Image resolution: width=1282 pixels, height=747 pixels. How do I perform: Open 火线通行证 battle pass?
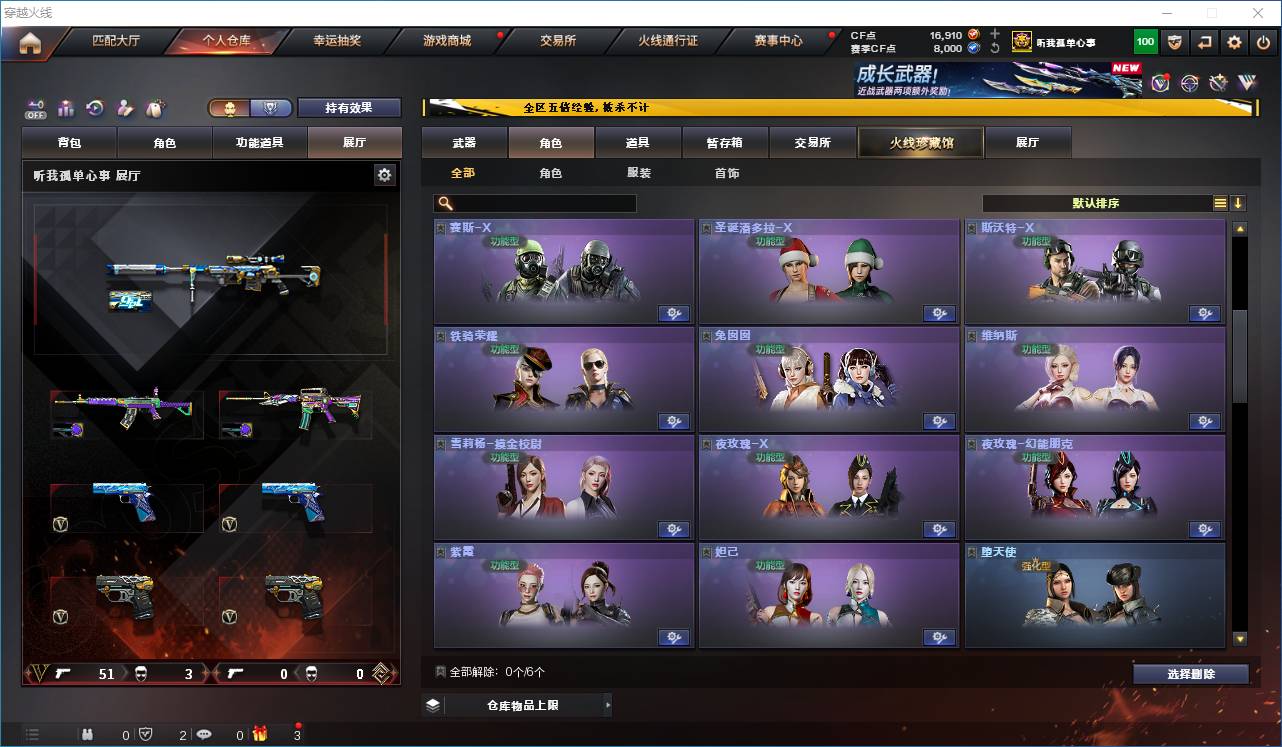tap(668, 41)
